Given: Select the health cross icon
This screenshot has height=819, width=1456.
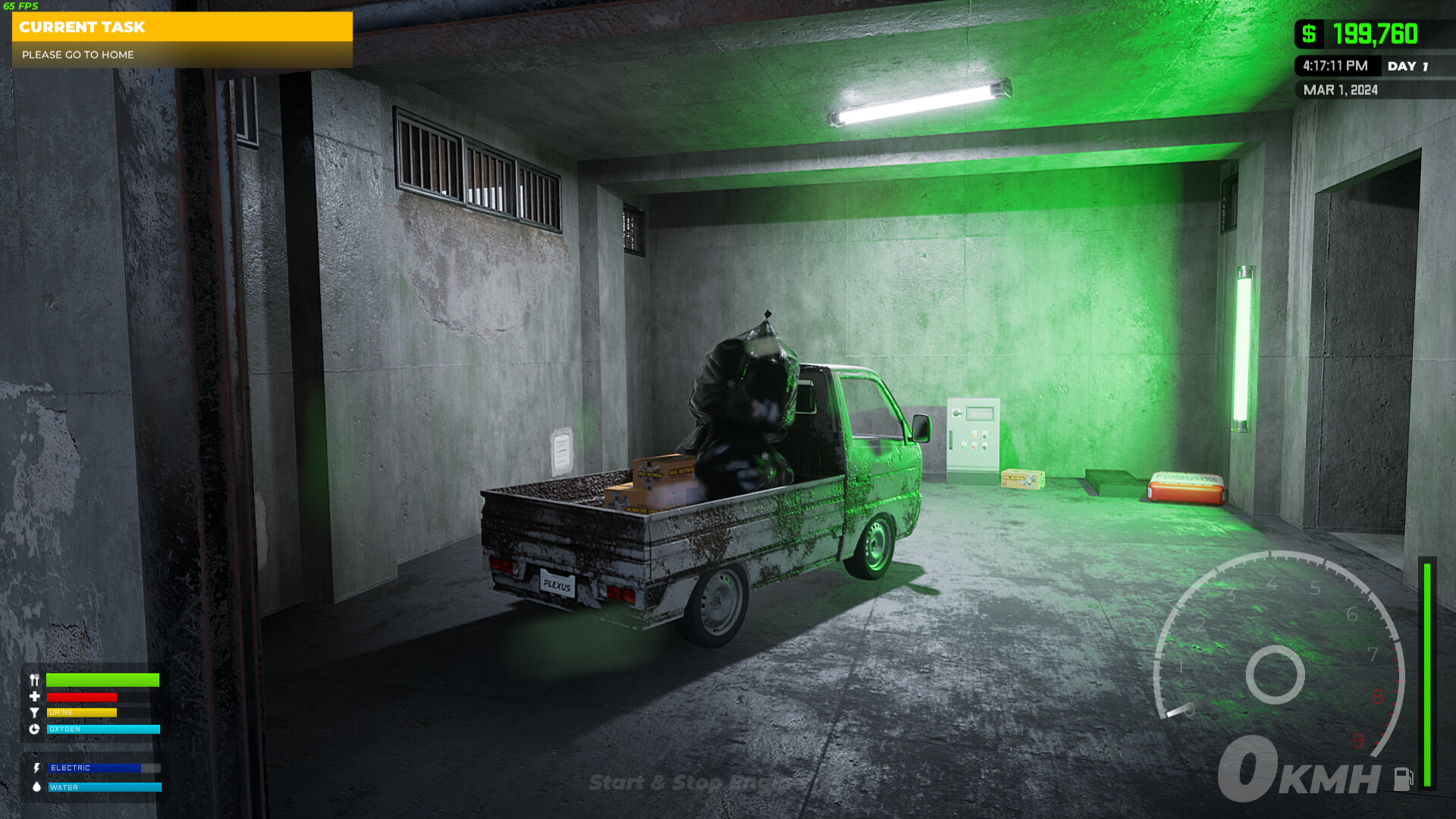Looking at the screenshot, I should [34, 696].
